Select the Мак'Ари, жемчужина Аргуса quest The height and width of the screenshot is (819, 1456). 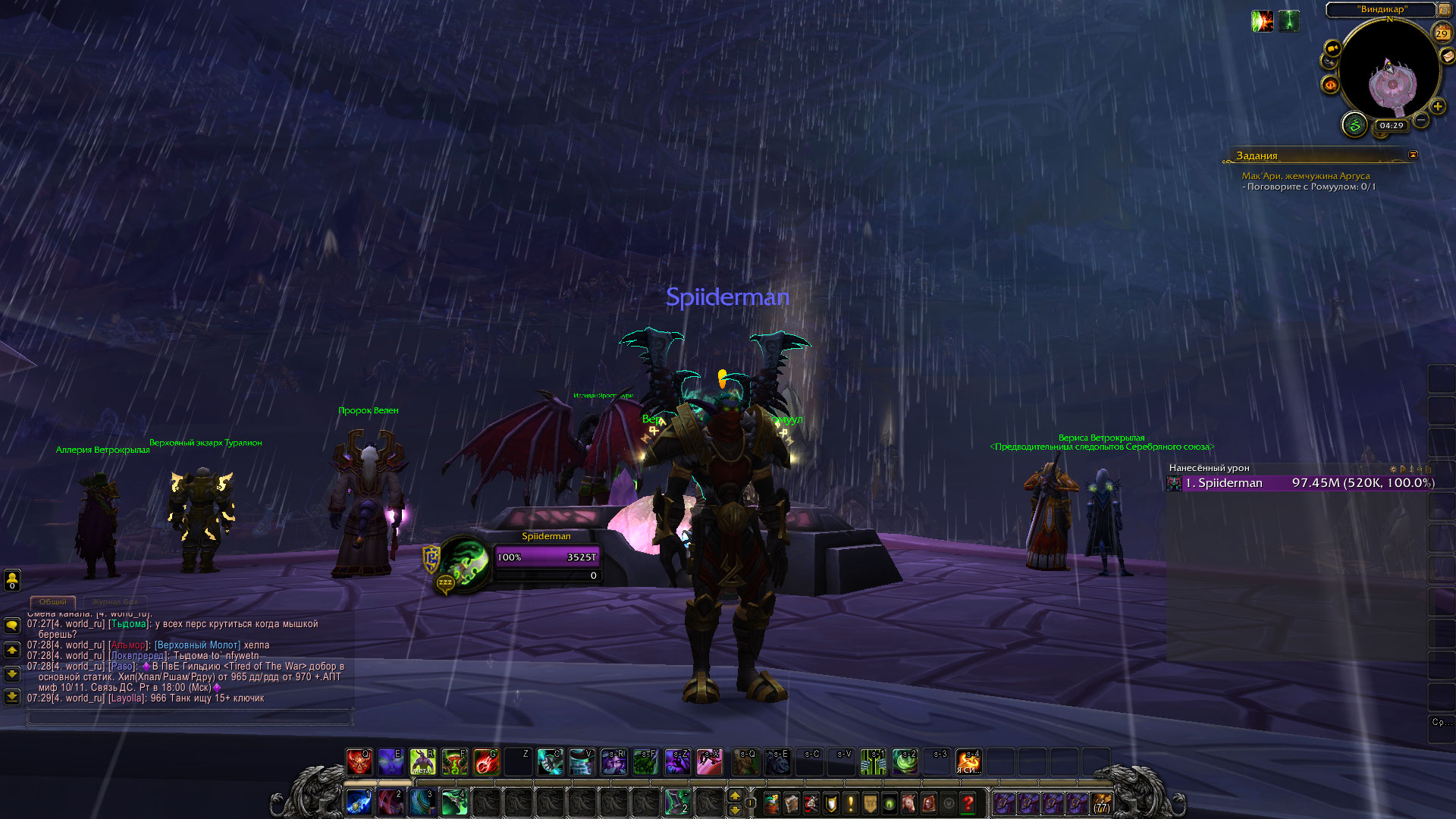[1305, 176]
